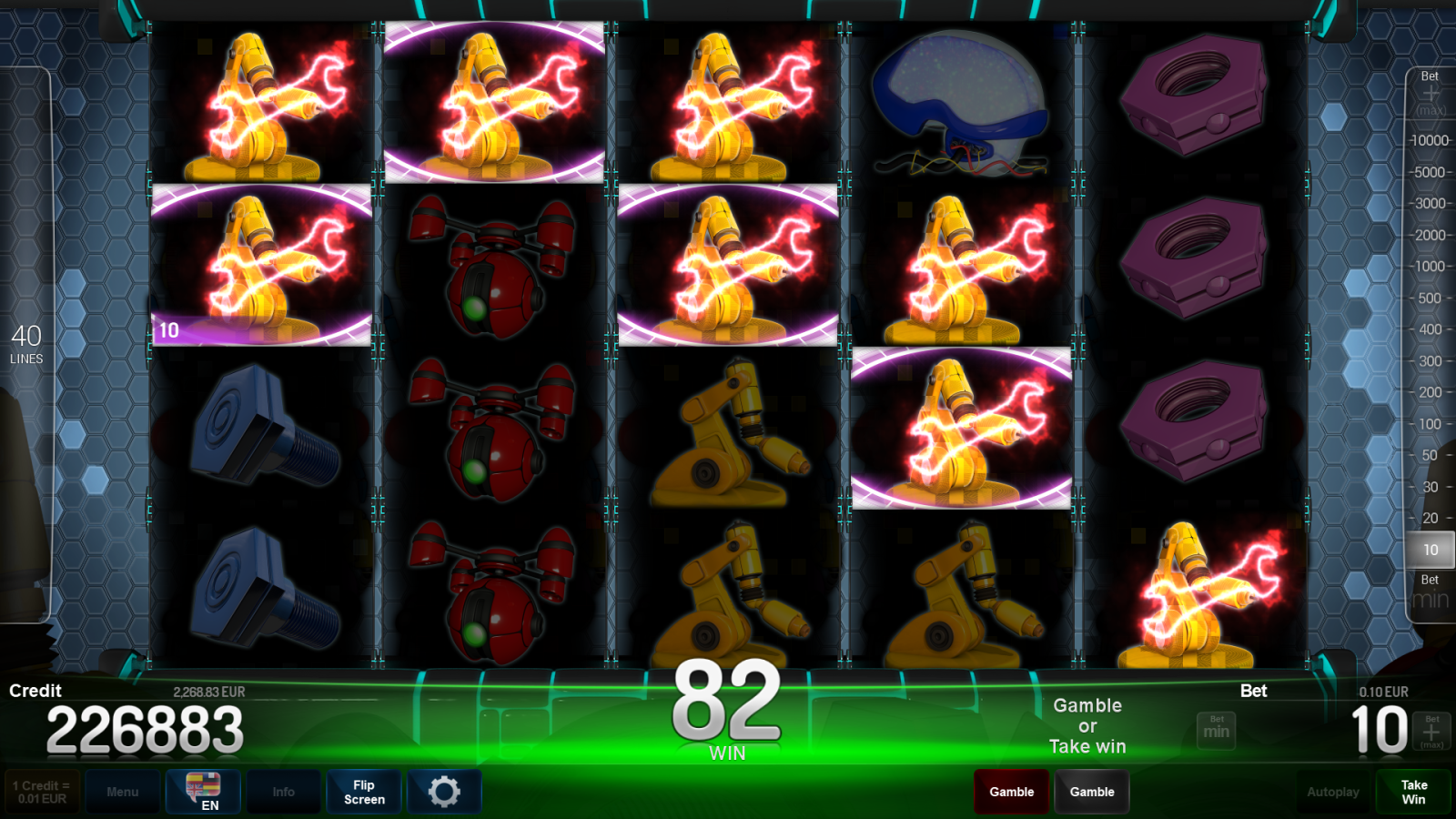Click the purple nut symbol on reel five
This screenshot has height=819, width=1456.
pos(1192,96)
